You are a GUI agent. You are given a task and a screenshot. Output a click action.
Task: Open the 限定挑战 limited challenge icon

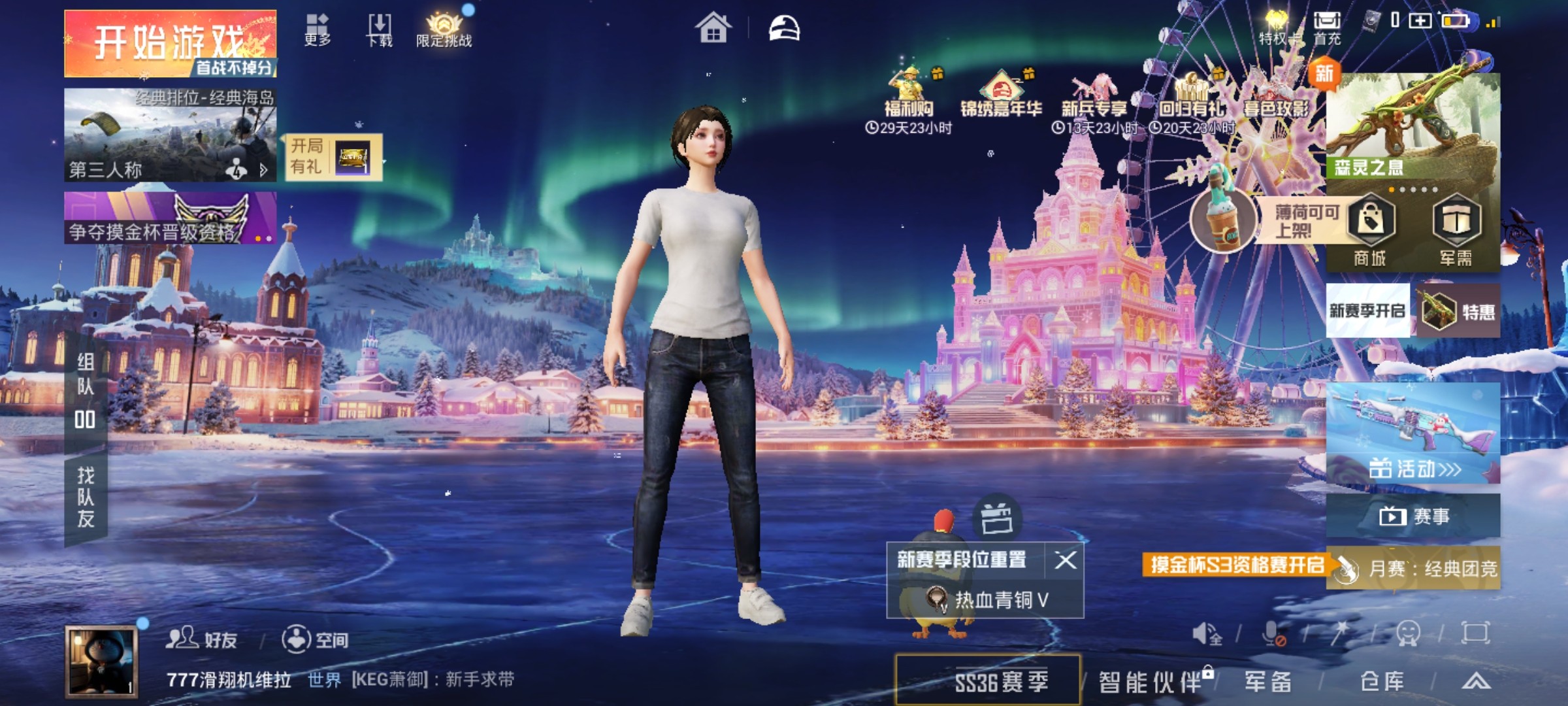pos(444,27)
